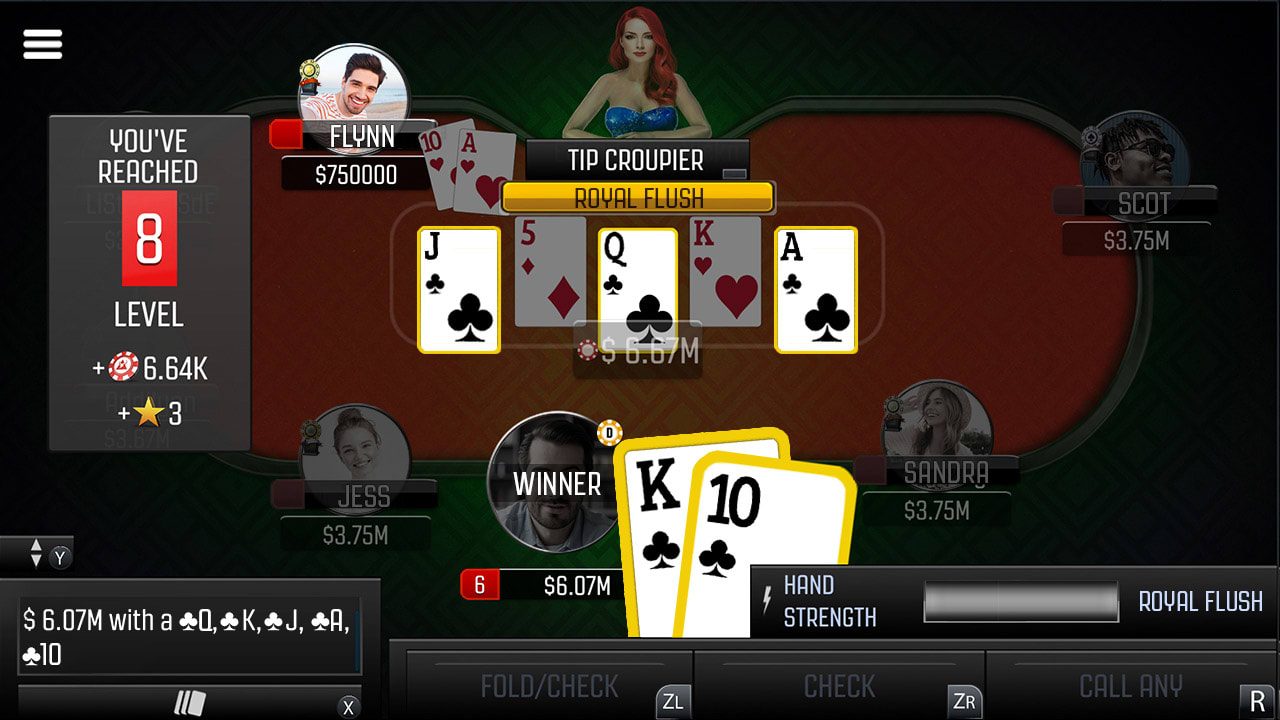Collapse the Royal Flush banner
The image size is (1280, 720).
637,198
